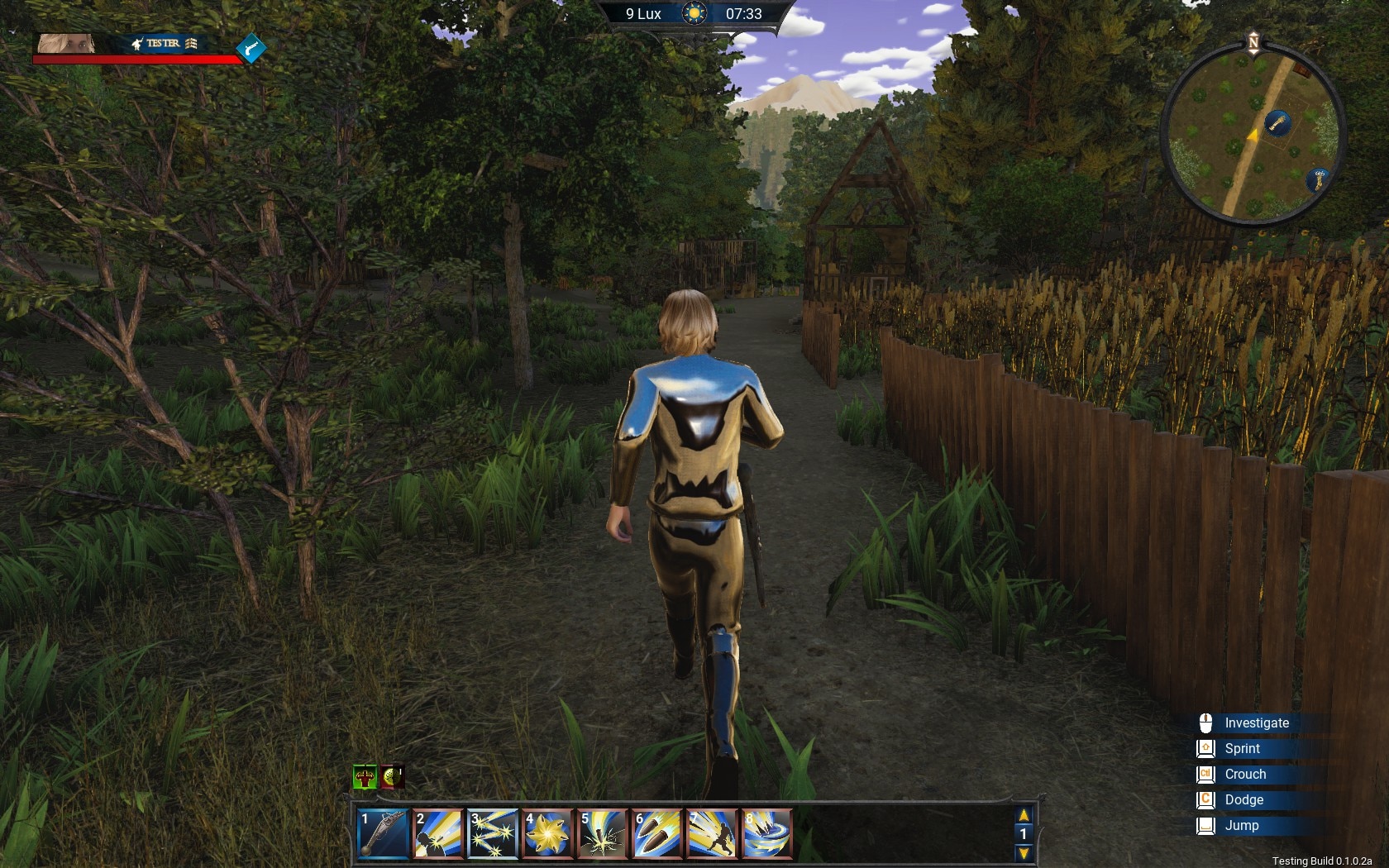
Task: Click the sun day-night indicator icon
Action: point(694,14)
